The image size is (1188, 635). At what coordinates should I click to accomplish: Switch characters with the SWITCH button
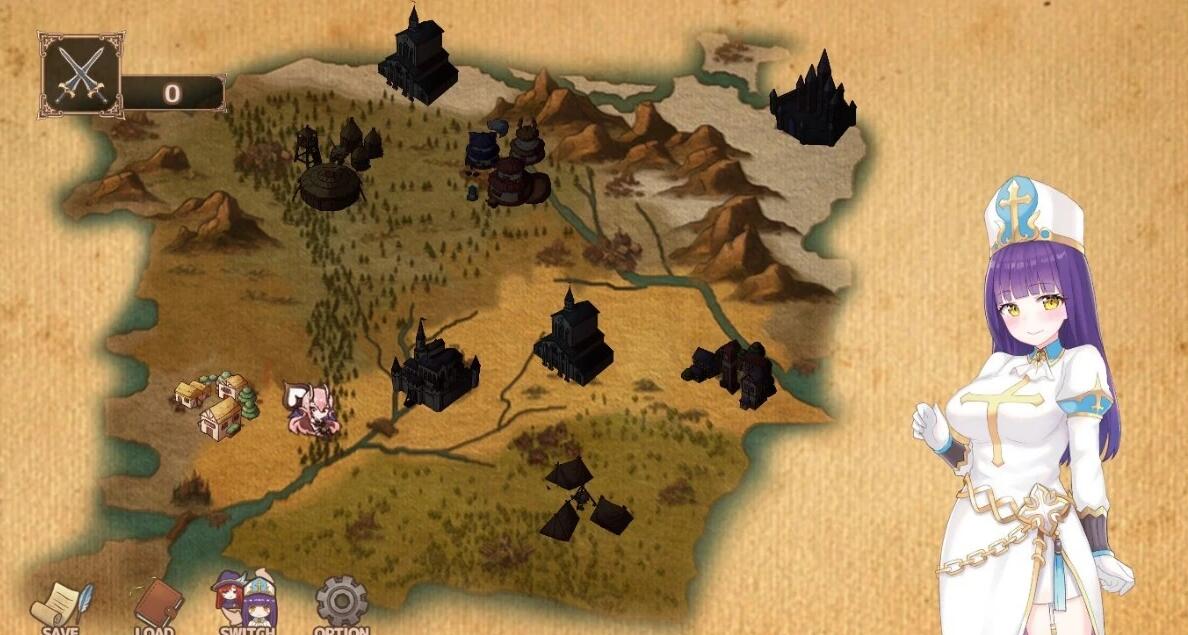pos(244,602)
